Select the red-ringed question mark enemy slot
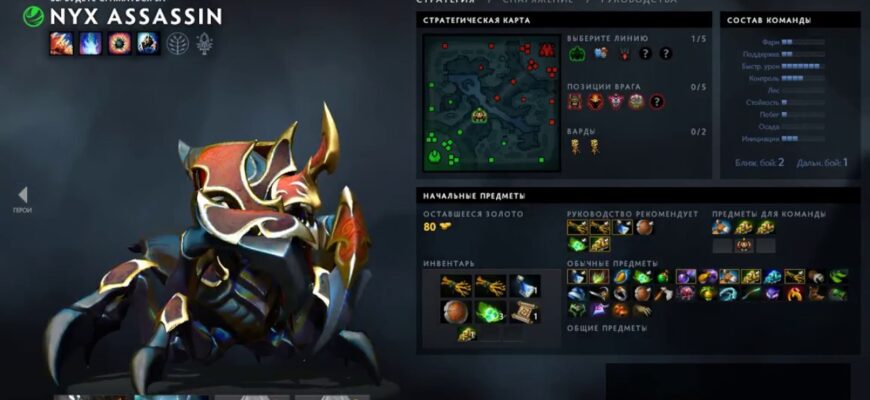Image resolution: width=870 pixels, height=400 pixels. (x=657, y=101)
